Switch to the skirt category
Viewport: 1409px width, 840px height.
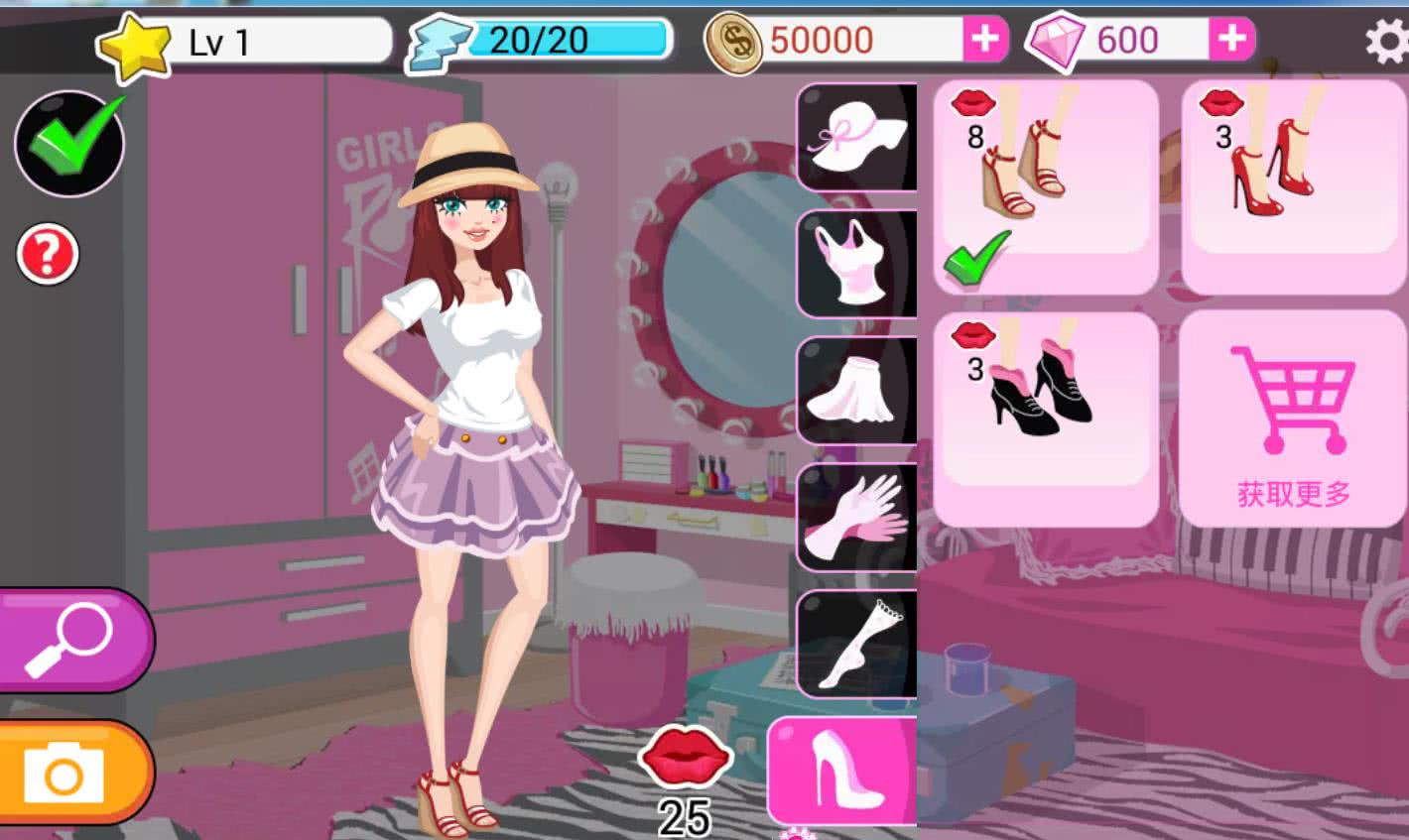pos(857,391)
